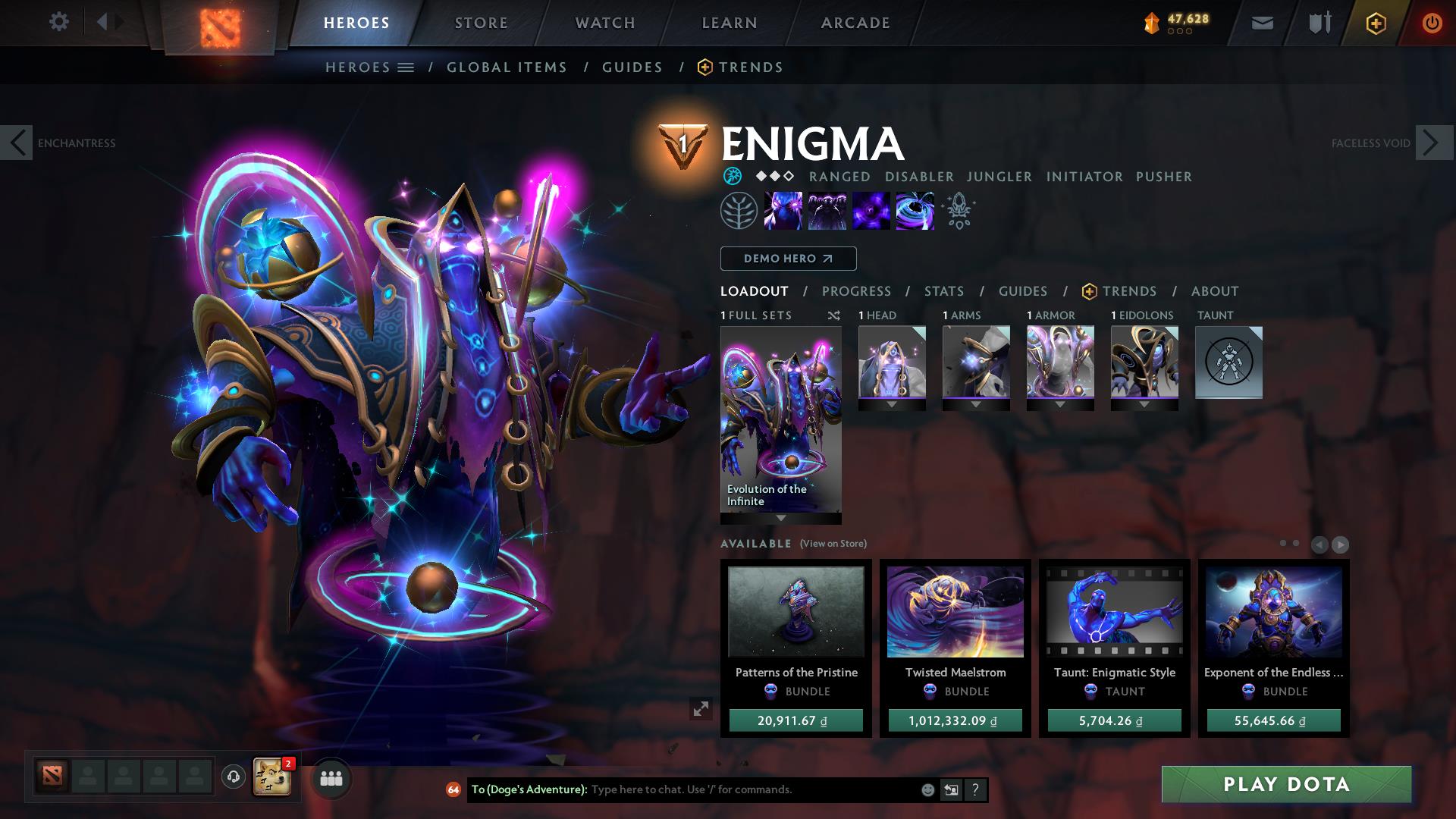Open the View on Store link

pyautogui.click(x=833, y=543)
